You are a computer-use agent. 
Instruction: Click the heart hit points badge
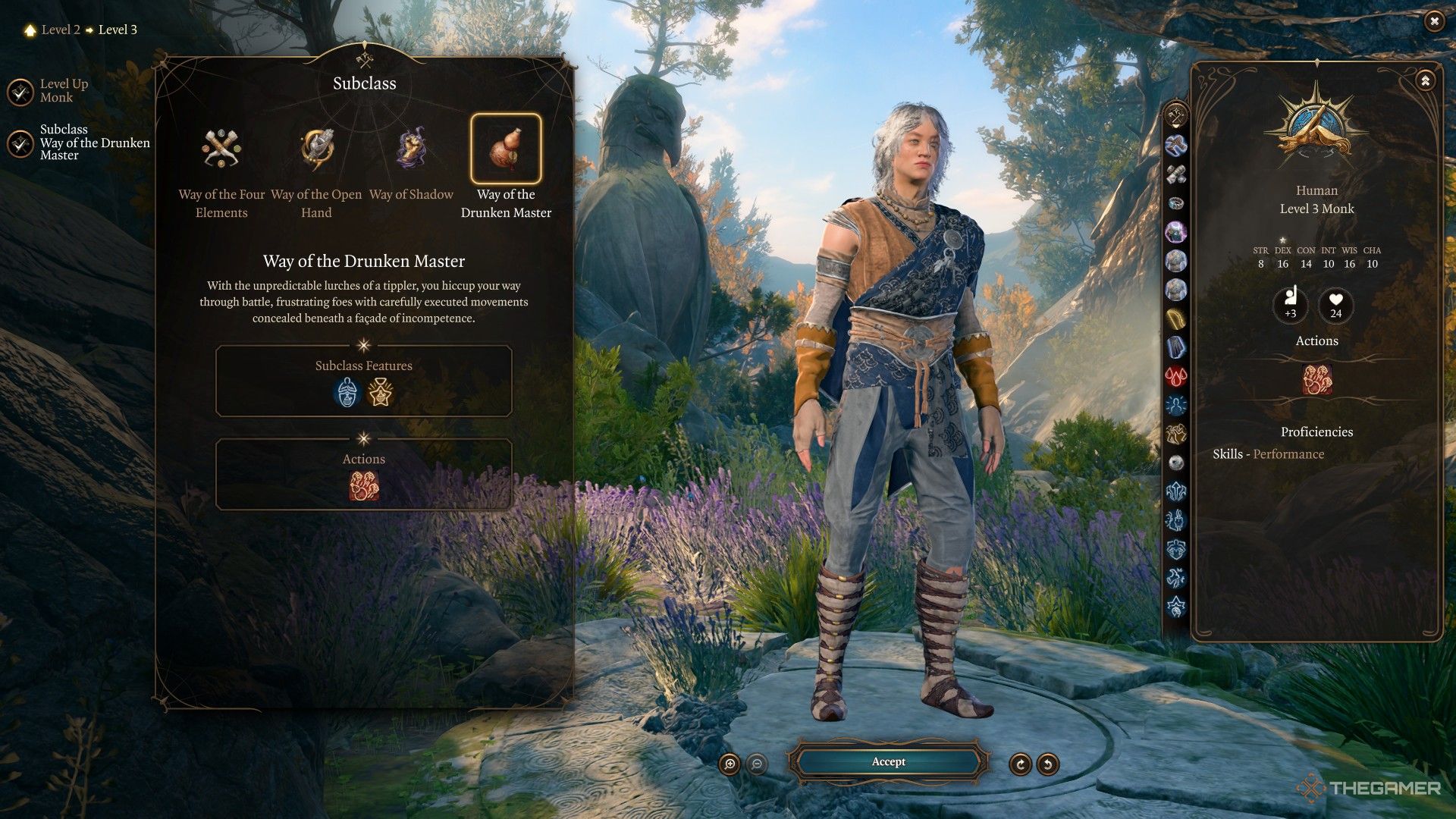(1335, 305)
